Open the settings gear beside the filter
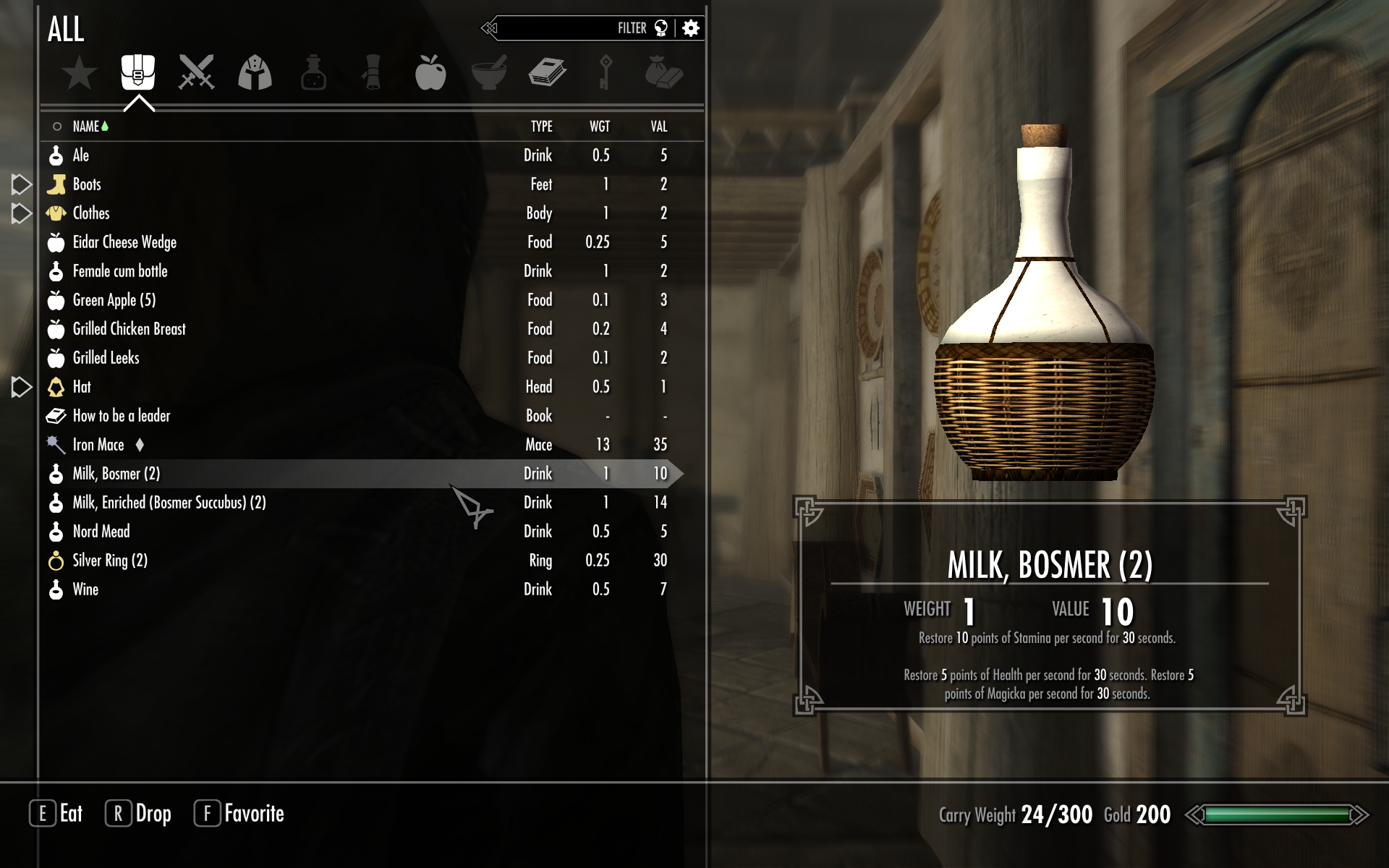 (691, 29)
